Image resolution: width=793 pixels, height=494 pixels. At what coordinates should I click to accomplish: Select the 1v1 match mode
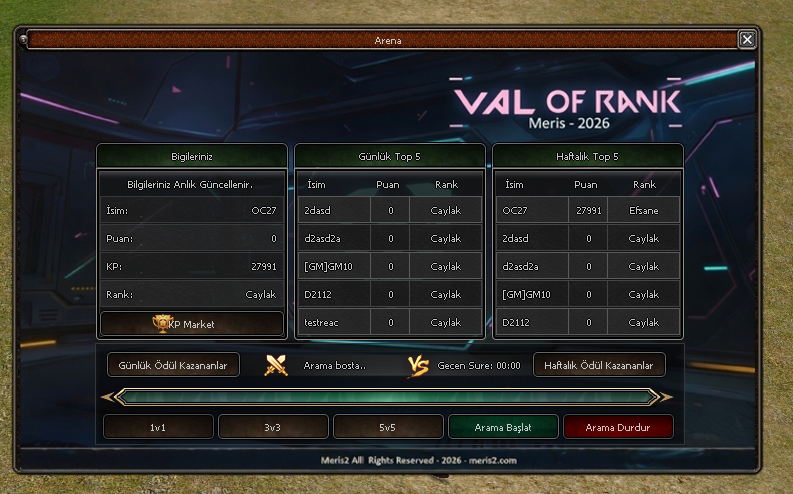[158, 427]
